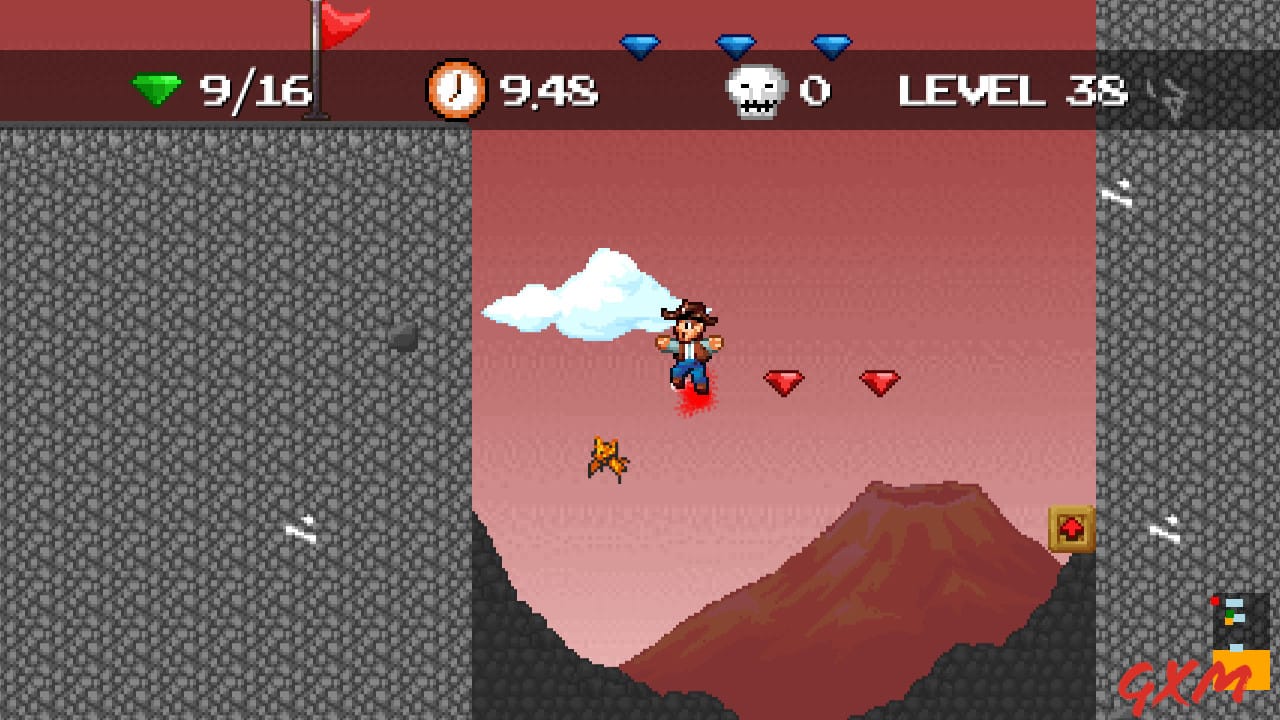
Task: Select the cowboy-hat player character
Action: click(691, 345)
